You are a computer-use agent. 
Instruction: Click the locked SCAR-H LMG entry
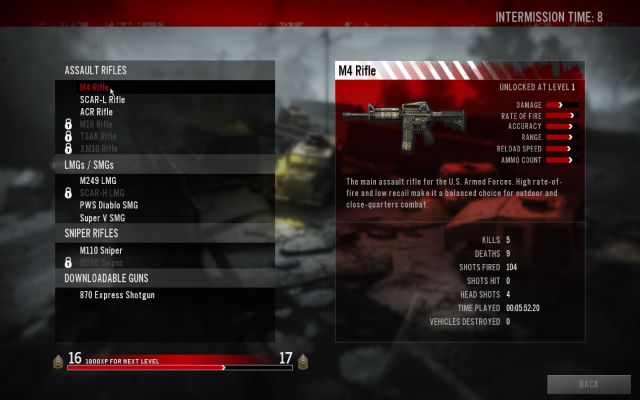pyautogui.click(x=101, y=193)
